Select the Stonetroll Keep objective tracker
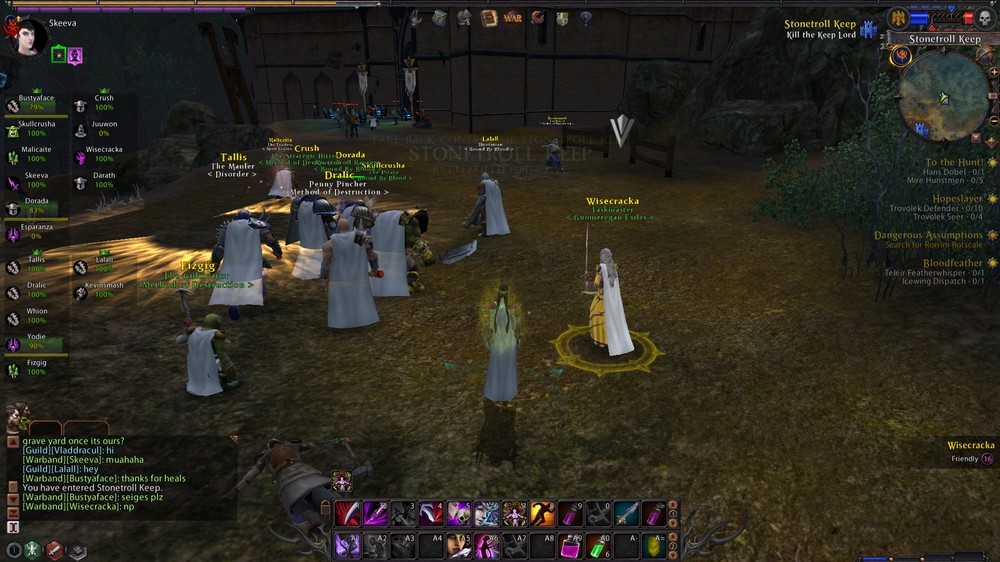Screen dimensions: 1000x562 tap(819, 29)
